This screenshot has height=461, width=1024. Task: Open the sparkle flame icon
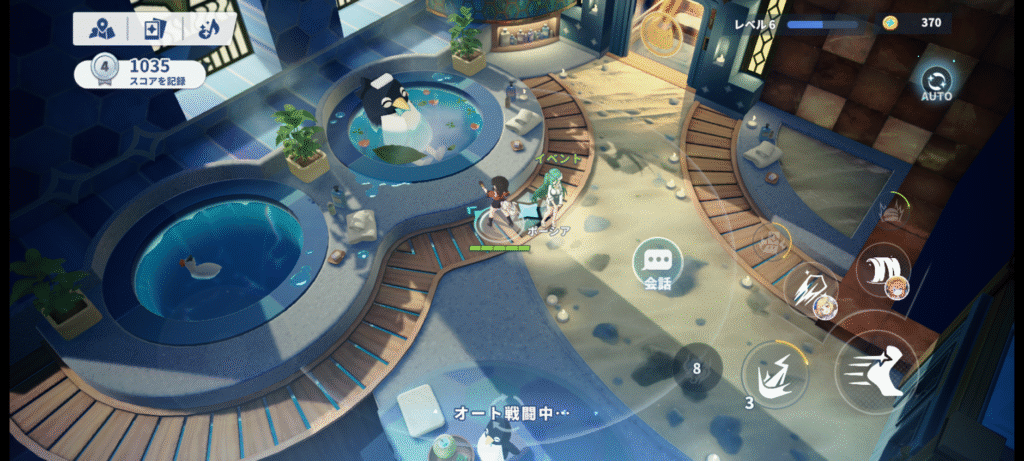[x=208, y=29]
